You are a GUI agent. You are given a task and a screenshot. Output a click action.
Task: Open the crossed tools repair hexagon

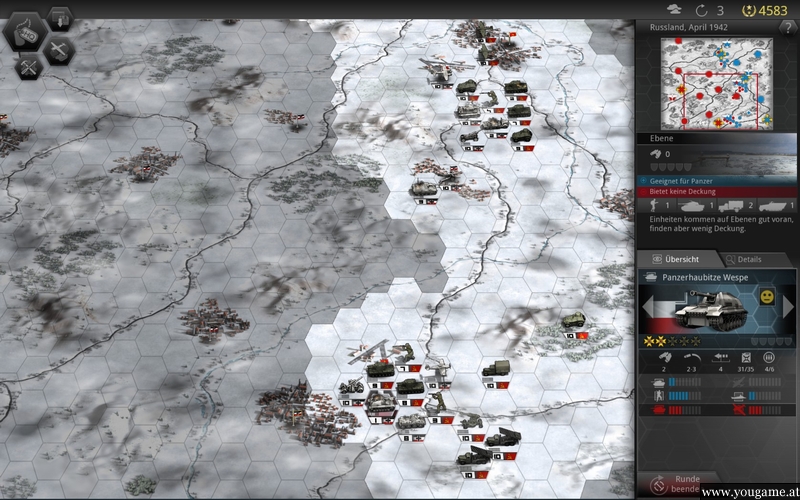point(29,66)
